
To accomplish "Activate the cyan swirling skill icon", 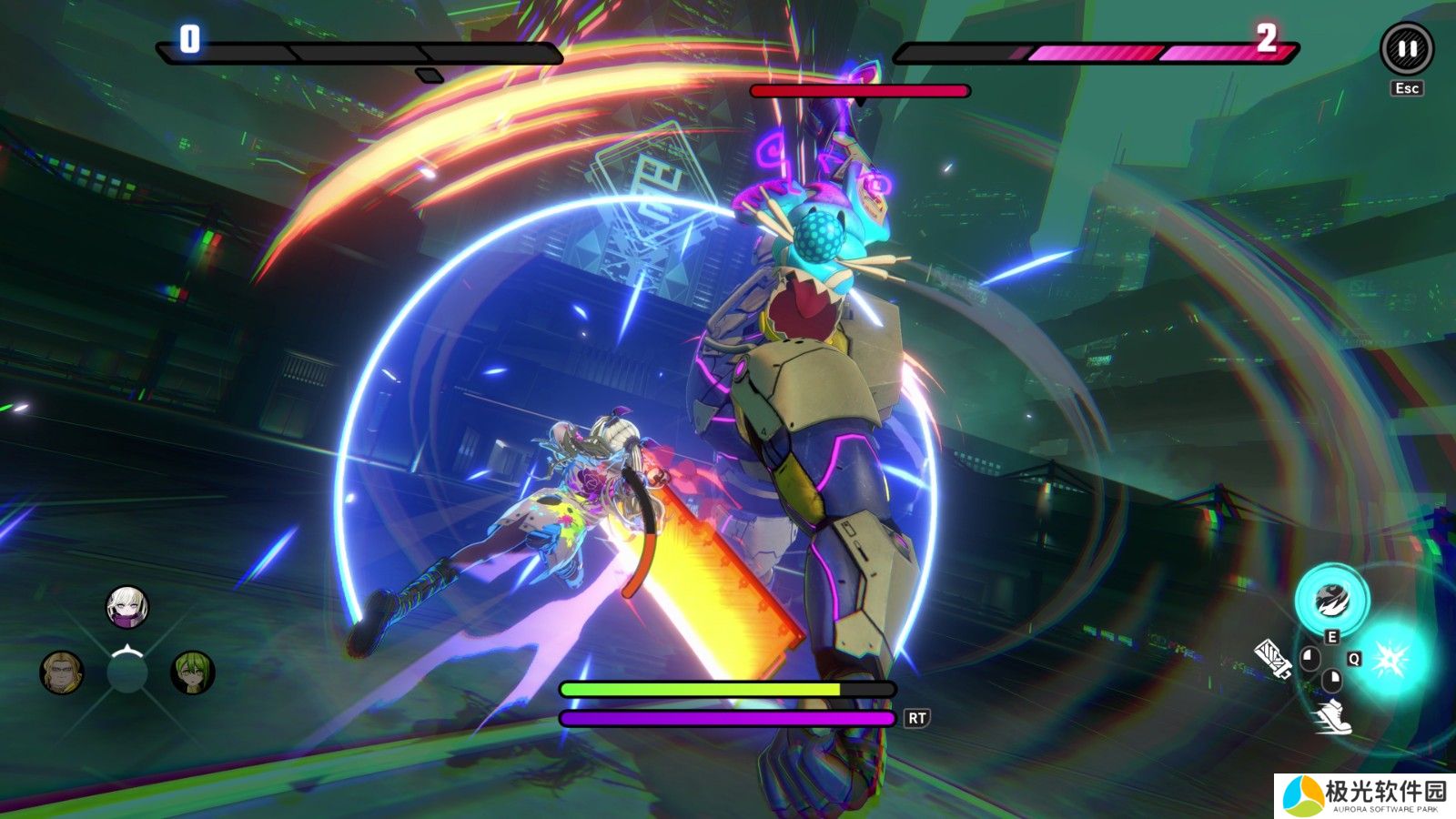I will coord(1332,600).
